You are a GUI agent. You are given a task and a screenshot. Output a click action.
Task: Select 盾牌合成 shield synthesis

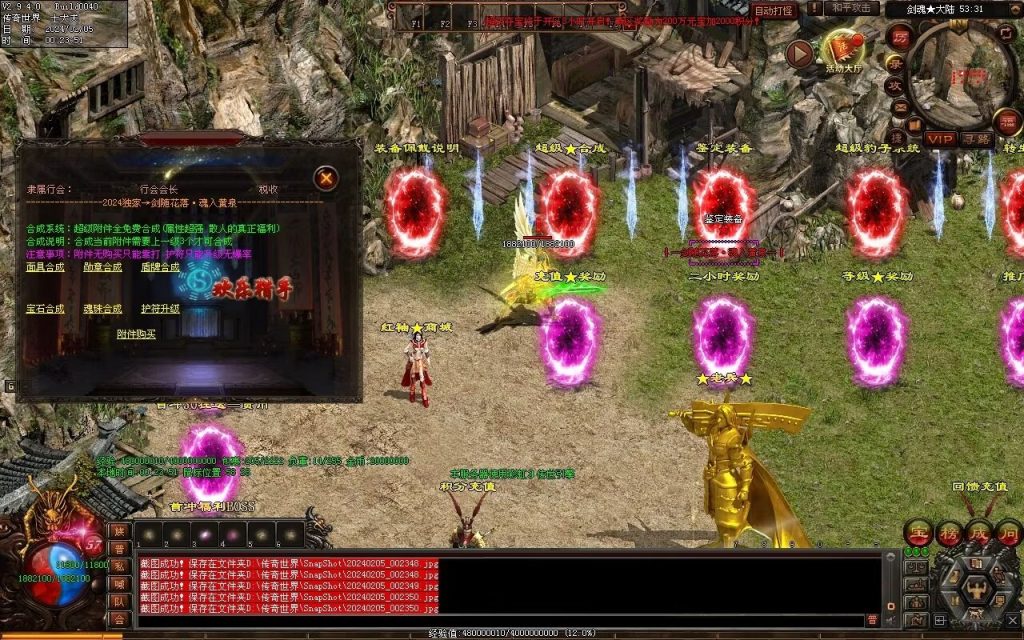(x=160, y=267)
